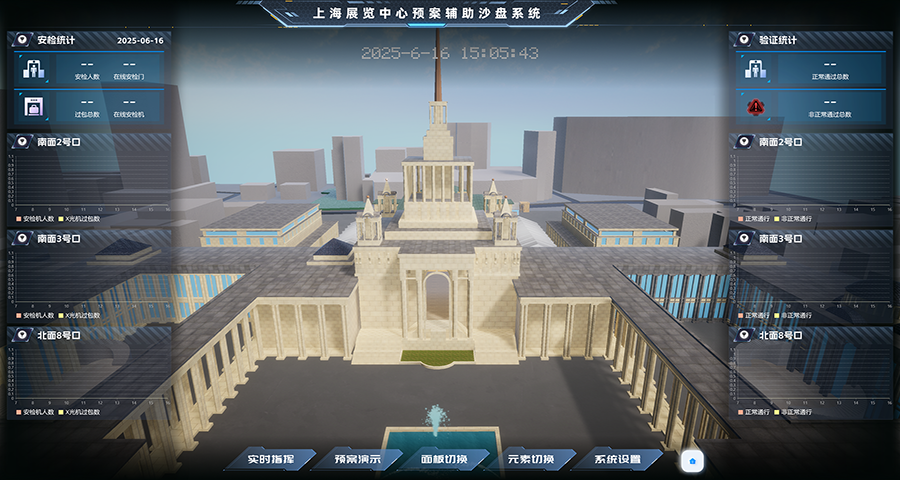Toggle panels with the 面板切换 button
Screen dimensions: 900x480
(x=443, y=460)
